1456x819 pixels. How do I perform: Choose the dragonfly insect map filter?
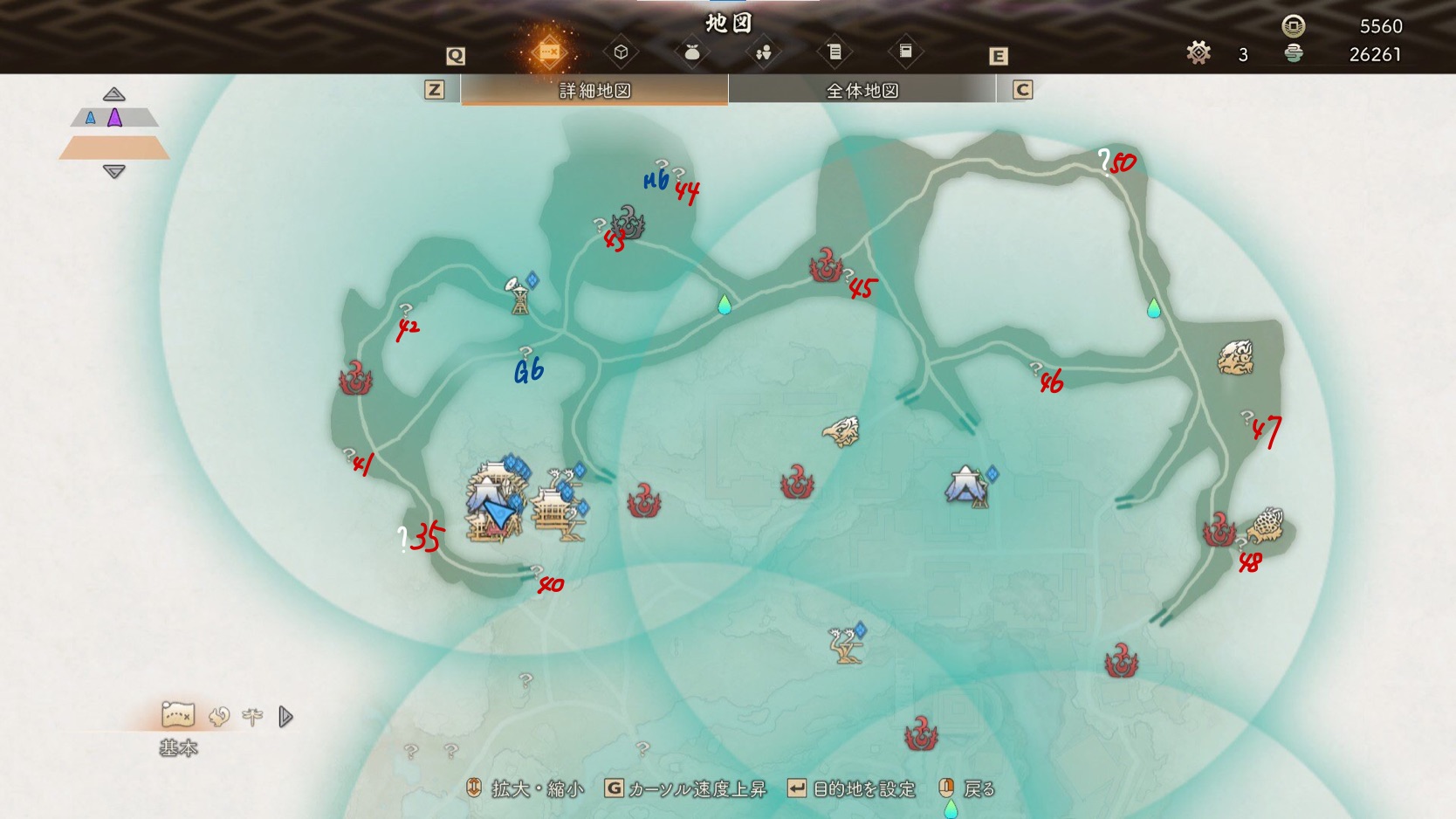[x=252, y=717]
